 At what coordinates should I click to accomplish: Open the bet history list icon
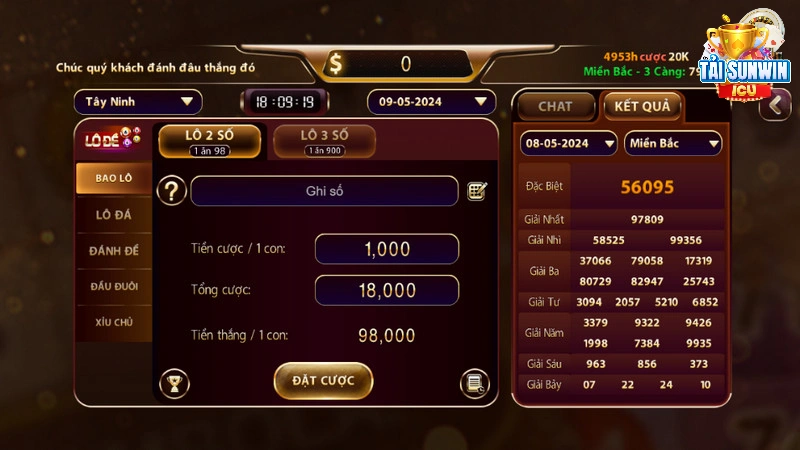coord(474,382)
